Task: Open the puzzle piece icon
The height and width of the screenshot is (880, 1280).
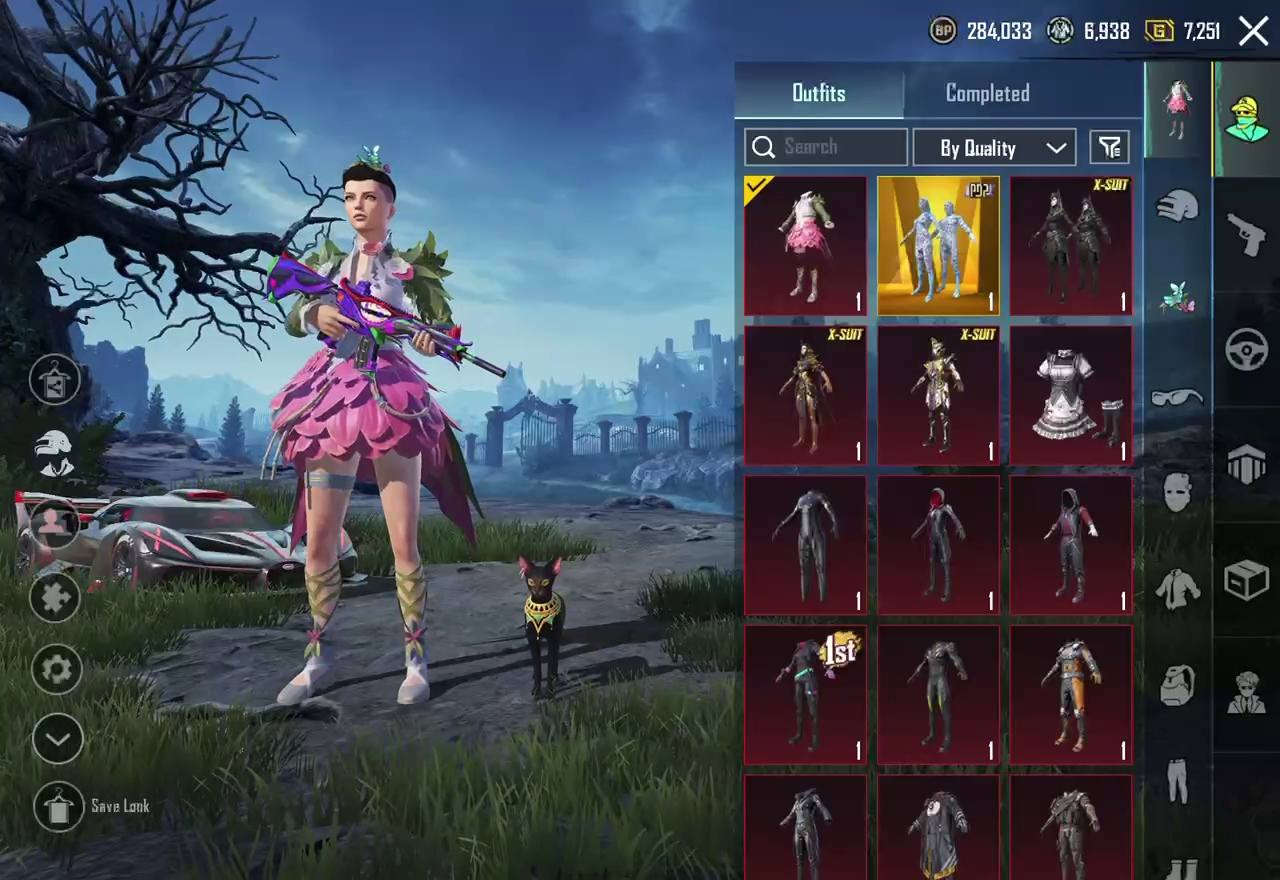Action: pos(55,597)
